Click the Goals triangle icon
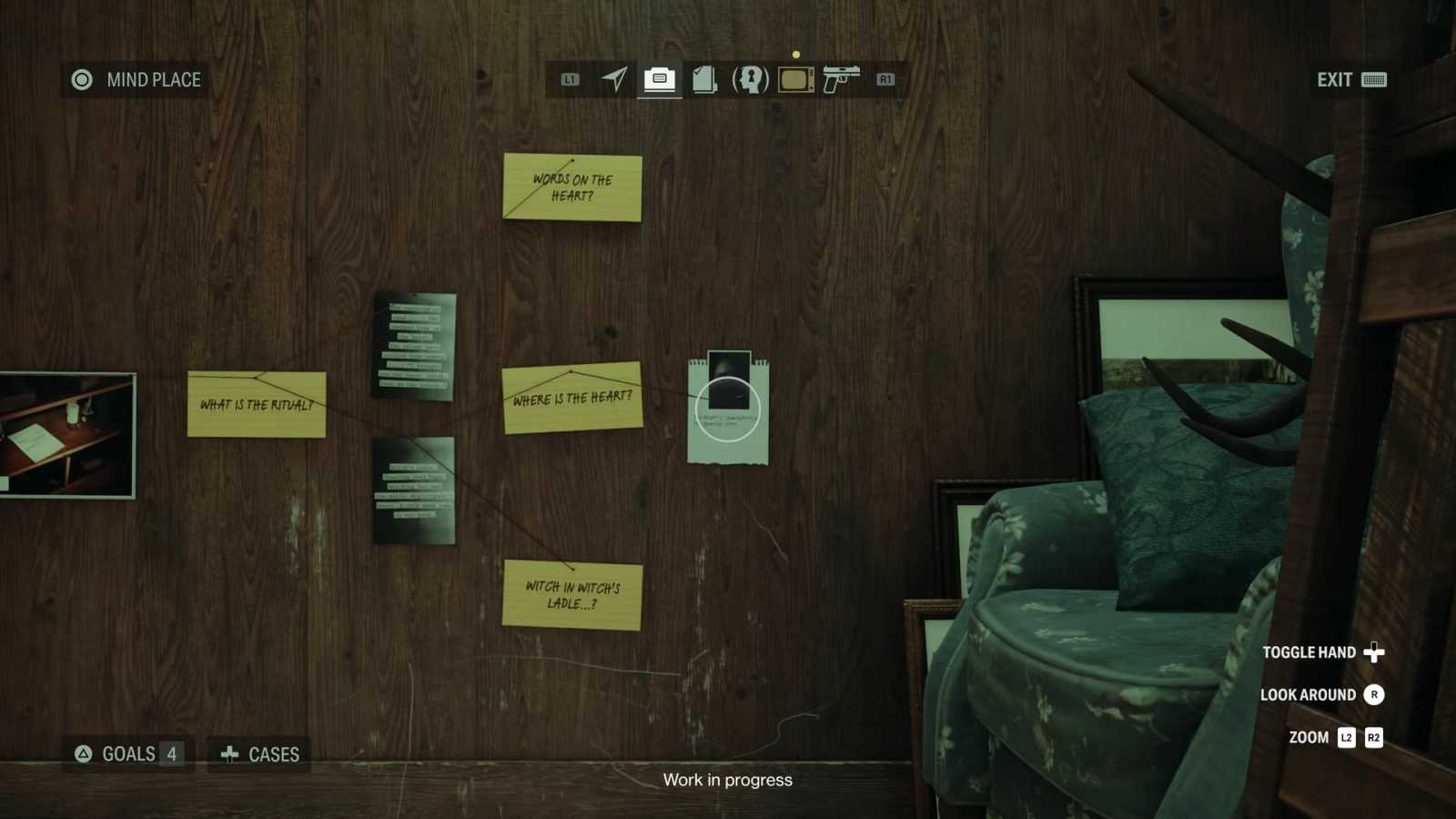 [x=84, y=753]
